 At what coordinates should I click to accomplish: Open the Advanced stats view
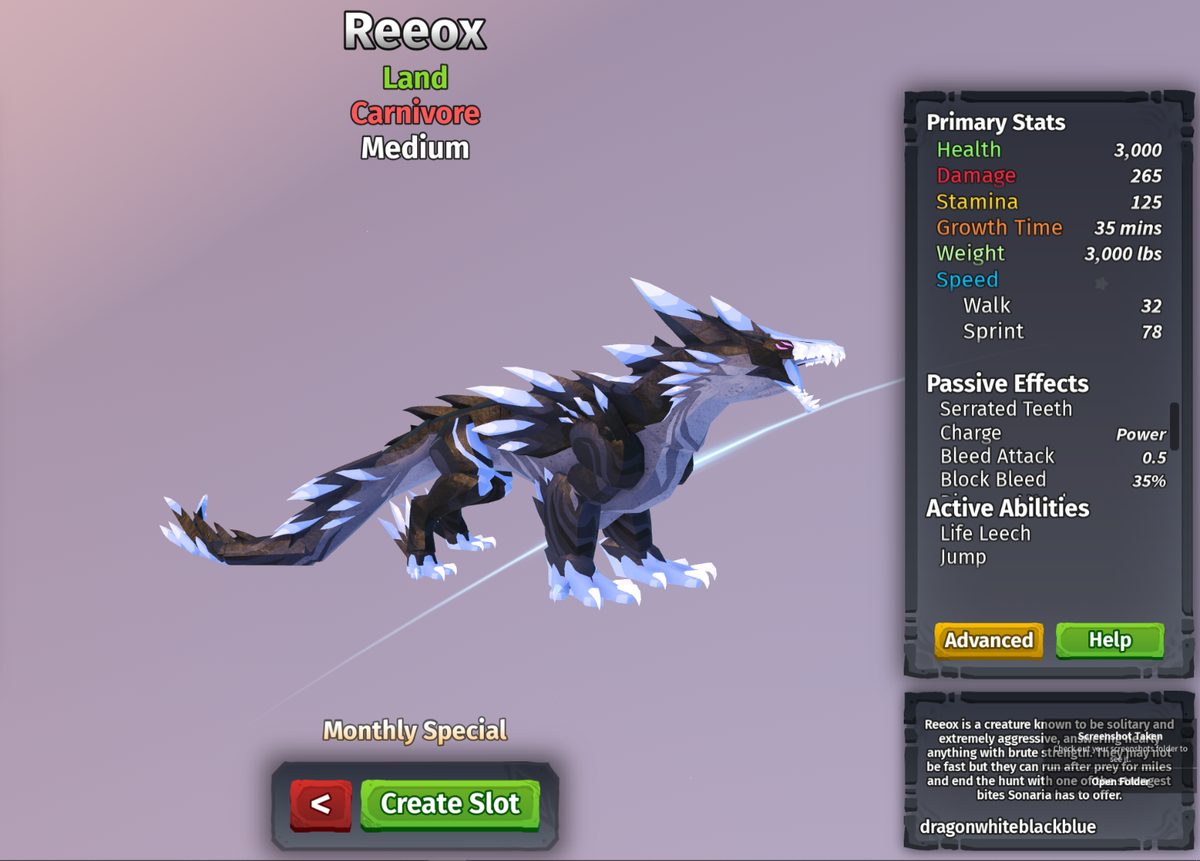pos(989,640)
